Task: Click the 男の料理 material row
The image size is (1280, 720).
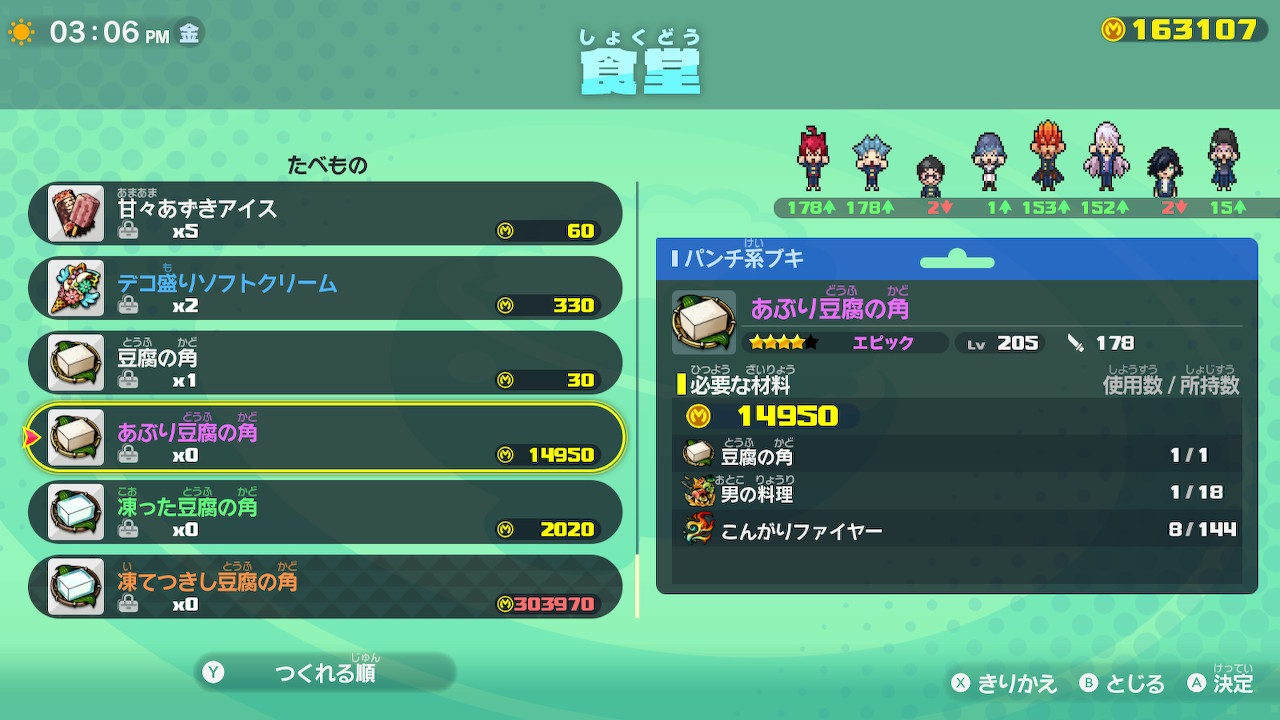Action: click(958, 492)
